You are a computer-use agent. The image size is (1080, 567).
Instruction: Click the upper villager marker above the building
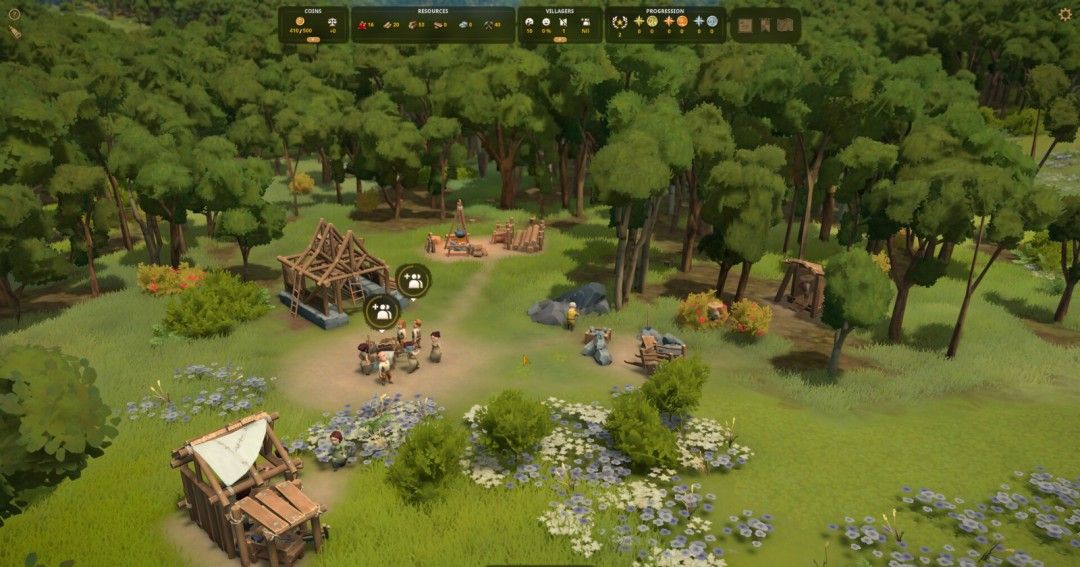(x=413, y=280)
